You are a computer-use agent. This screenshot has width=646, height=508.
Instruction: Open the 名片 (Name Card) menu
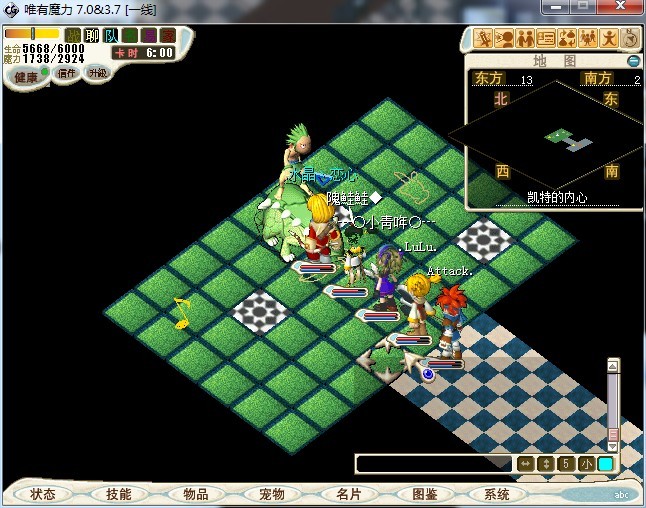(347, 494)
